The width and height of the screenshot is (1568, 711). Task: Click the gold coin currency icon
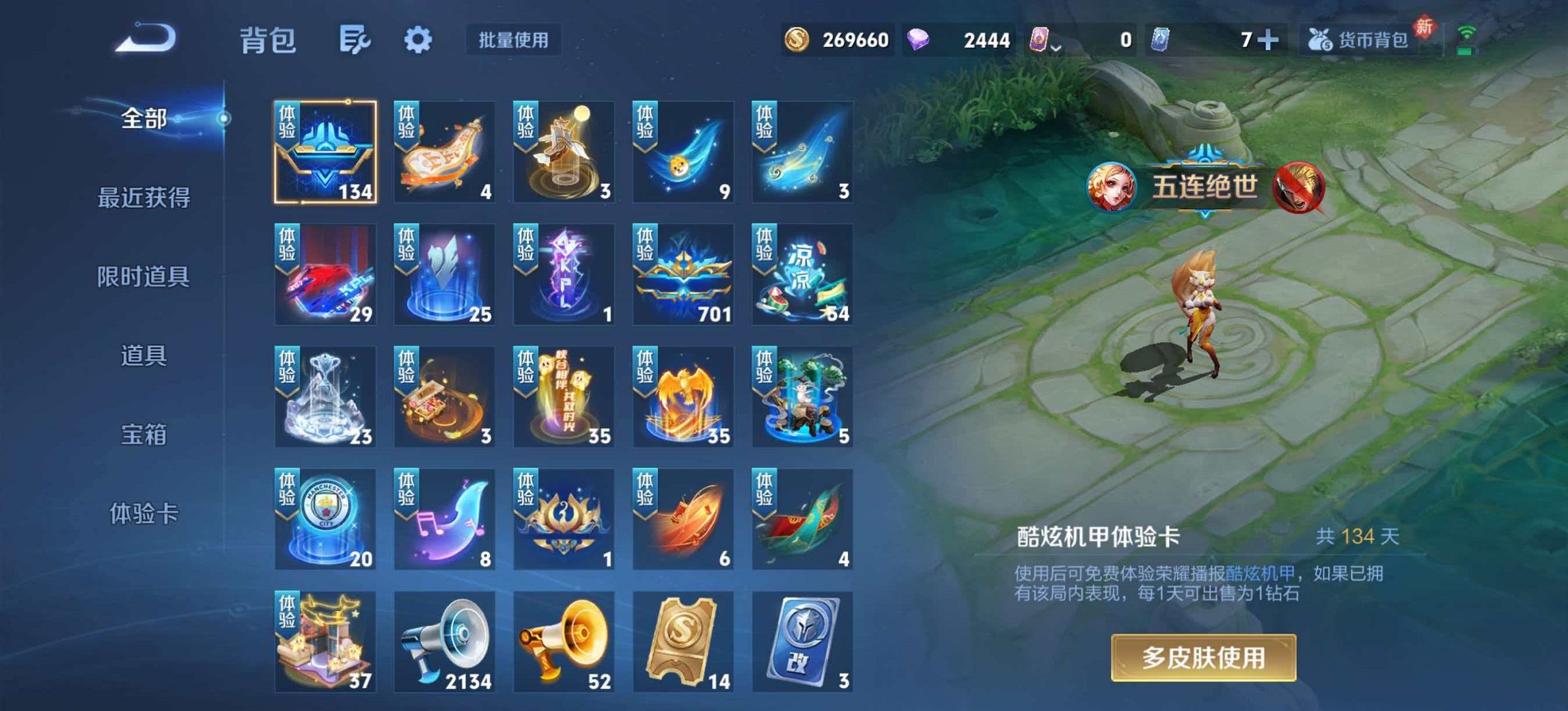[x=797, y=41]
